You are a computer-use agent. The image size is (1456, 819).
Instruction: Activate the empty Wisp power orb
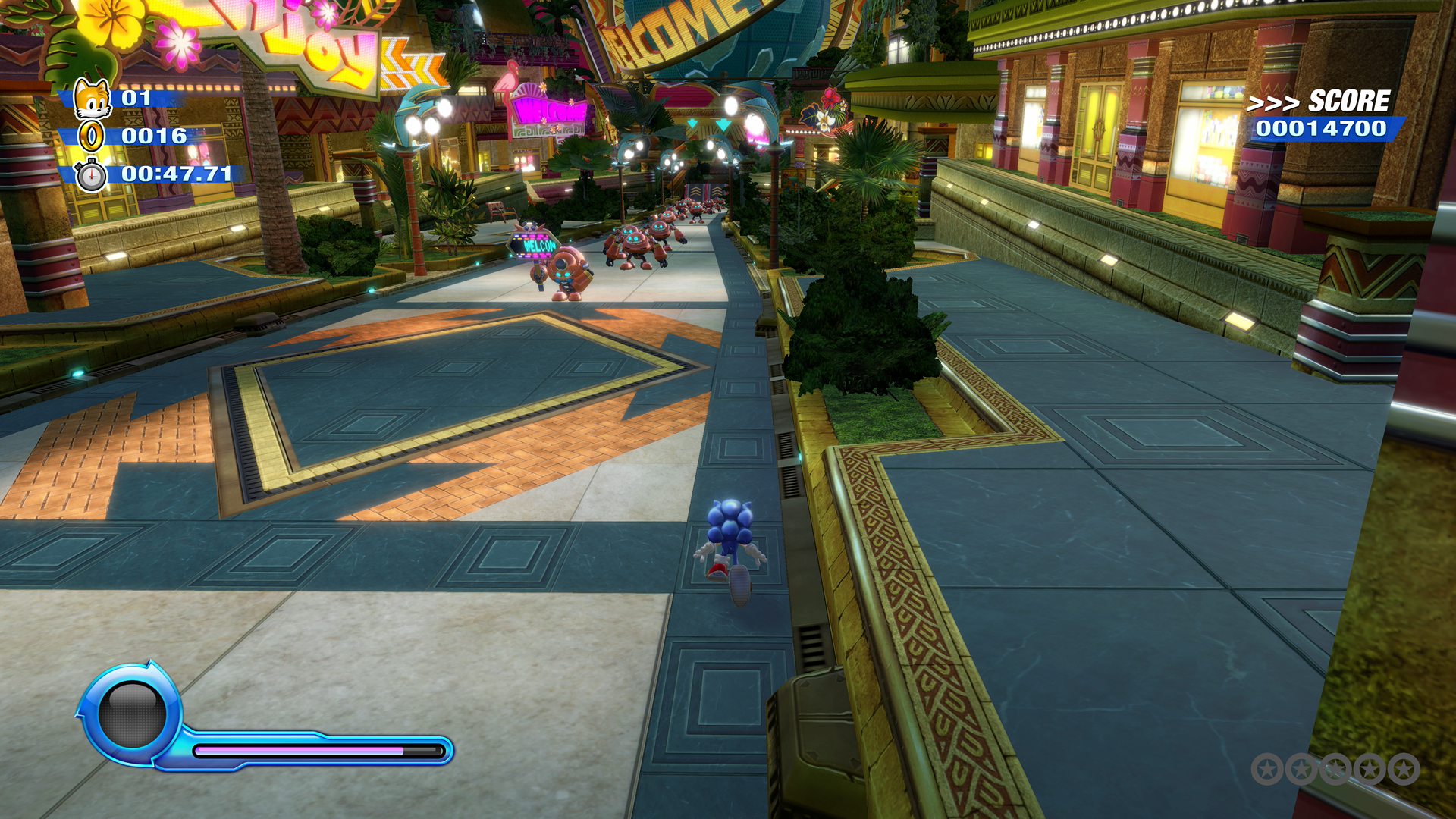132,714
